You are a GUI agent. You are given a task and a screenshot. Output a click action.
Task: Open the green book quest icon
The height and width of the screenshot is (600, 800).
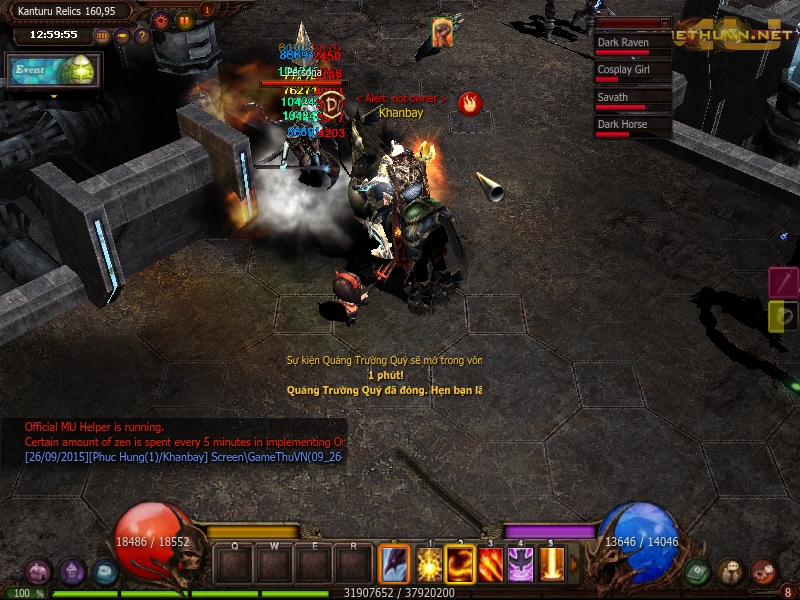click(699, 572)
